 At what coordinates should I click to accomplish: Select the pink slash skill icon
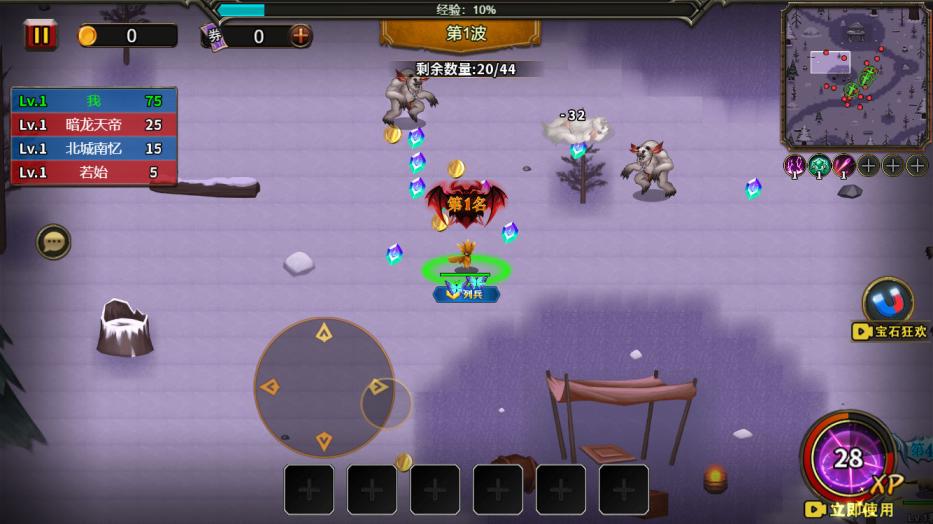click(844, 165)
